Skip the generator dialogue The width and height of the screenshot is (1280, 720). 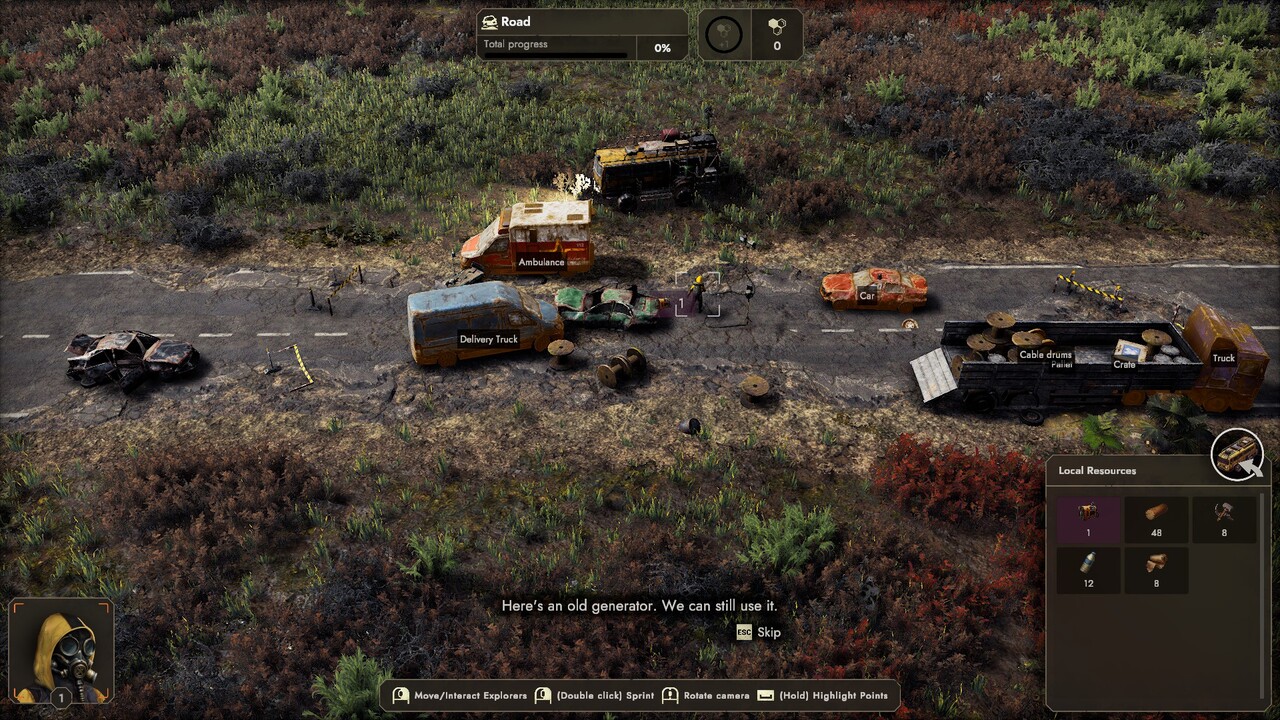tap(759, 632)
